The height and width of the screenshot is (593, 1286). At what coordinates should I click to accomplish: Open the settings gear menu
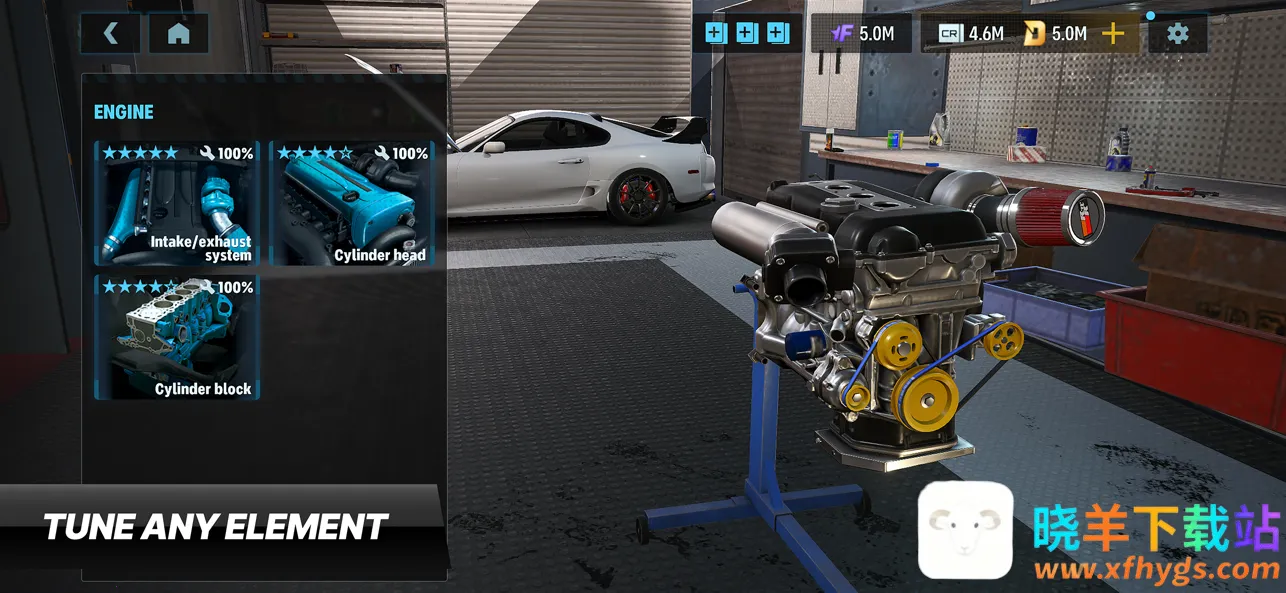tap(1178, 33)
